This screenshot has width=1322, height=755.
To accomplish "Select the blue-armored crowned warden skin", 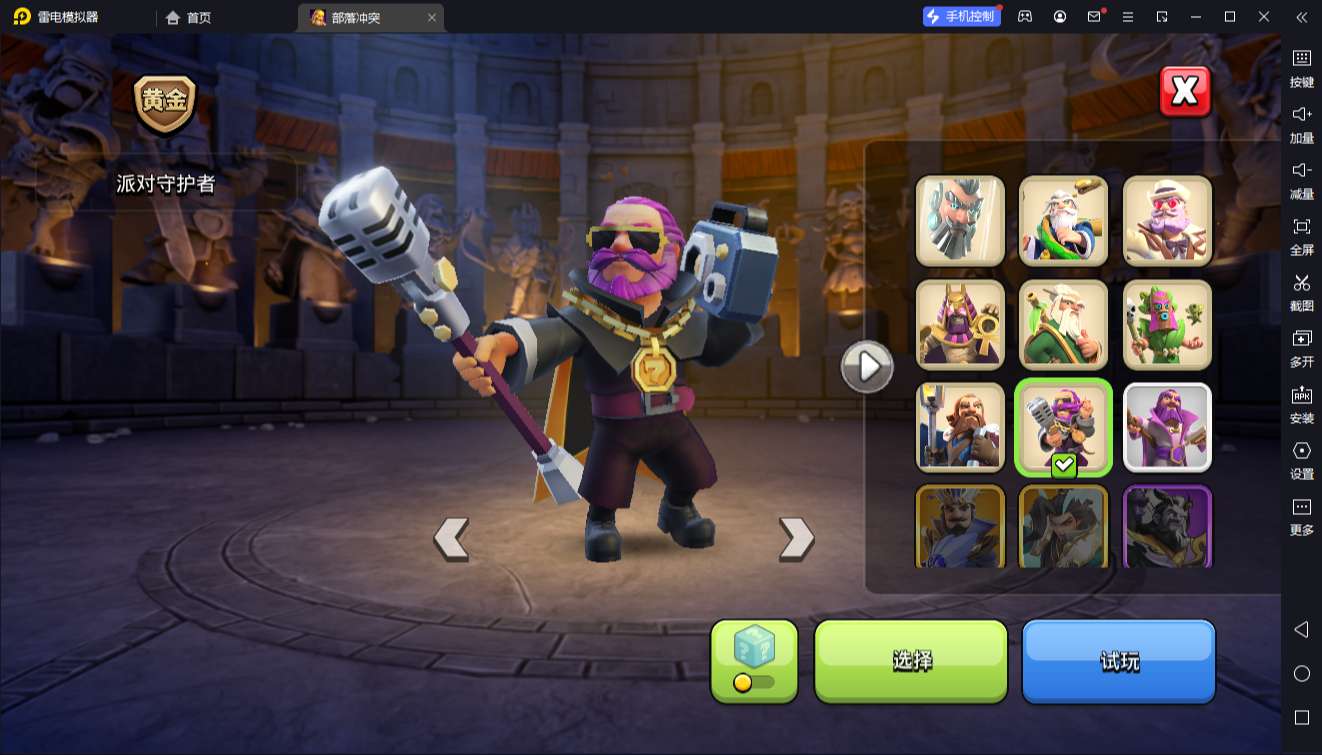I will click(x=960, y=526).
